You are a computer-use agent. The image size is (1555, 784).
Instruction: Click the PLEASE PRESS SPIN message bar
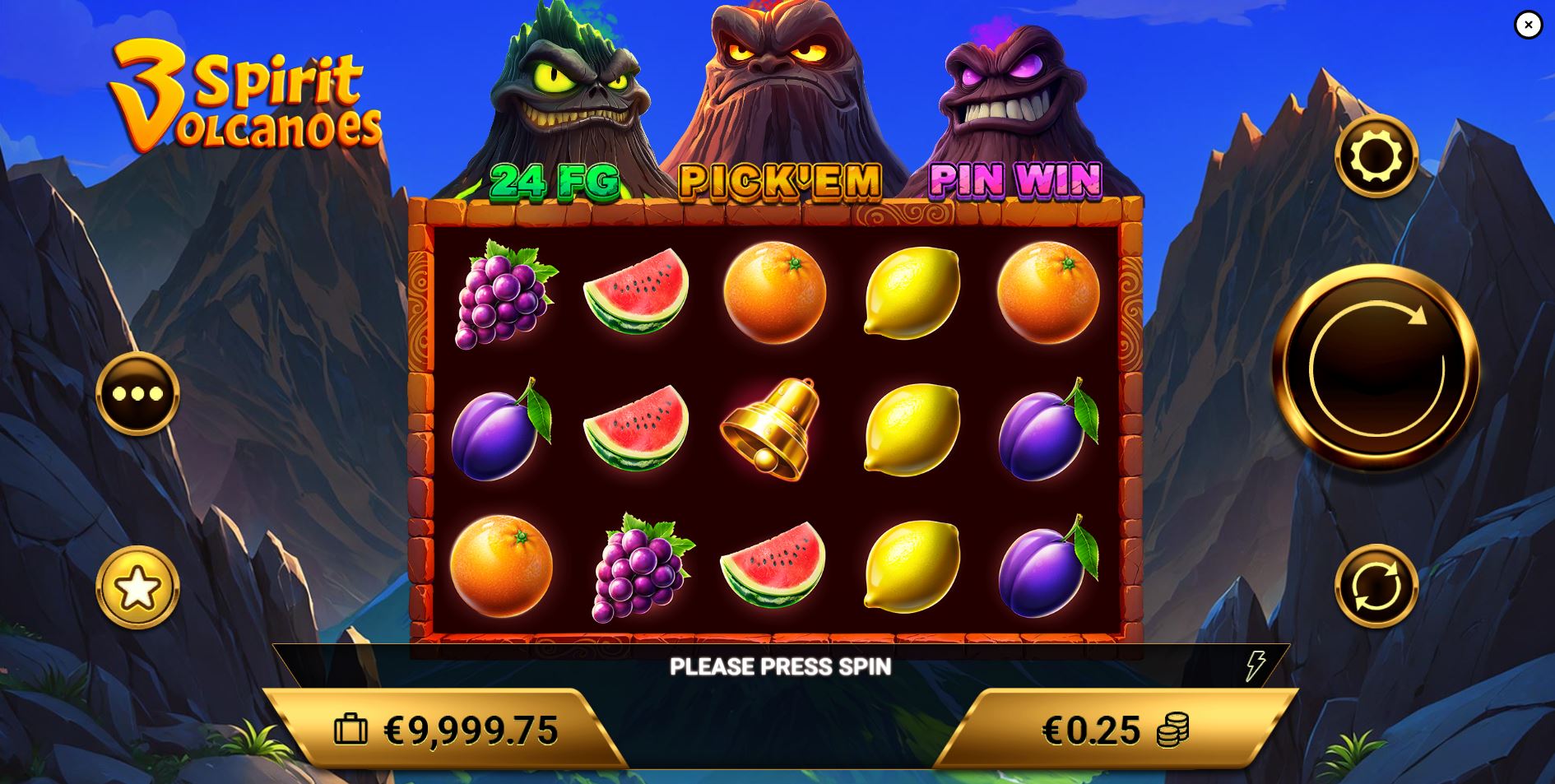pos(780,666)
